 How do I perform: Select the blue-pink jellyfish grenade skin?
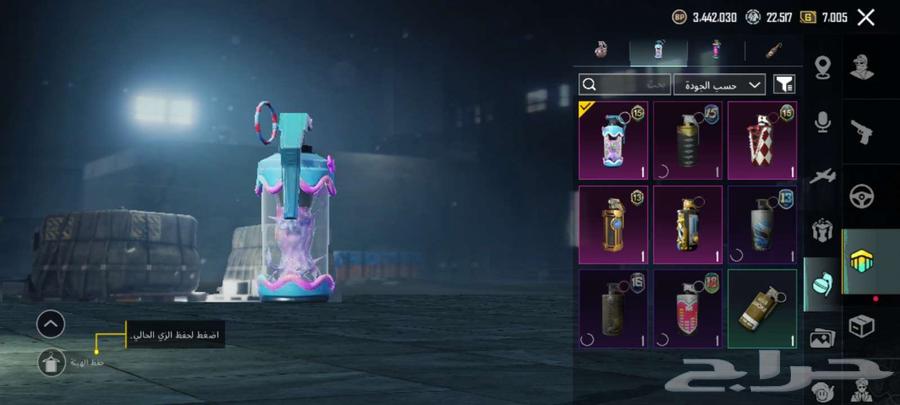613,140
